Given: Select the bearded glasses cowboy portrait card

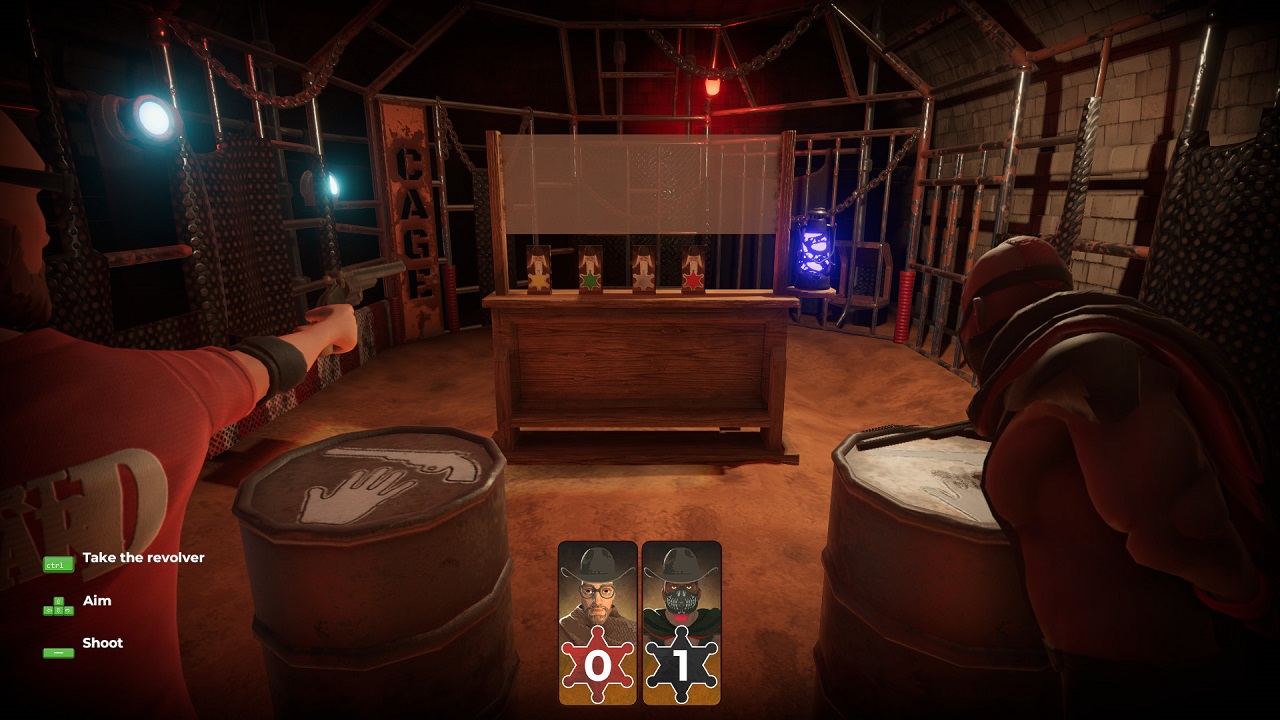Looking at the screenshot, I should pos(597,622).
